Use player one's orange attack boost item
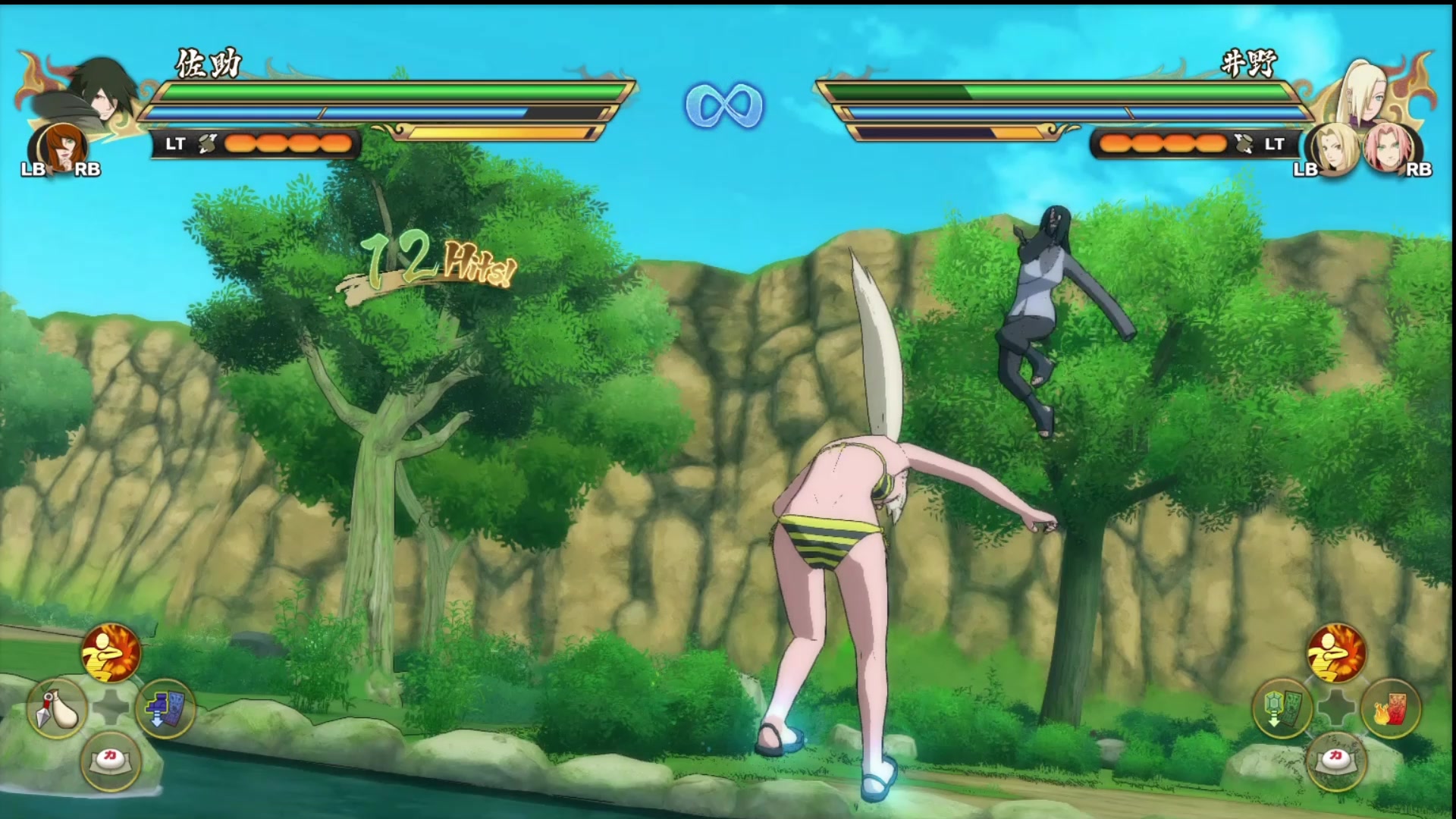This screenshot has width=1456, height=819. click(111, 652)
